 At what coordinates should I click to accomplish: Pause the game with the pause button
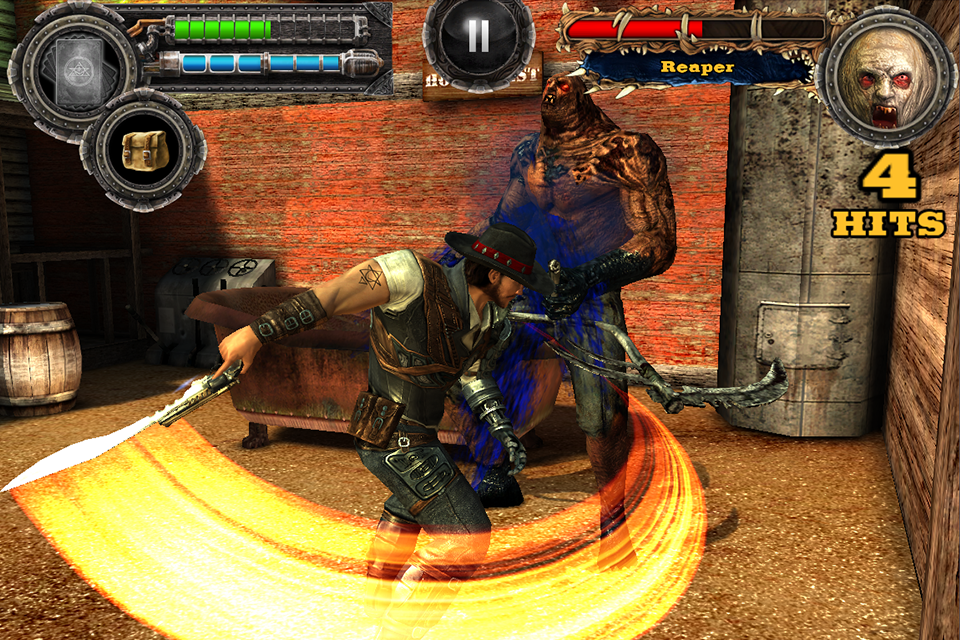(478, 37)
